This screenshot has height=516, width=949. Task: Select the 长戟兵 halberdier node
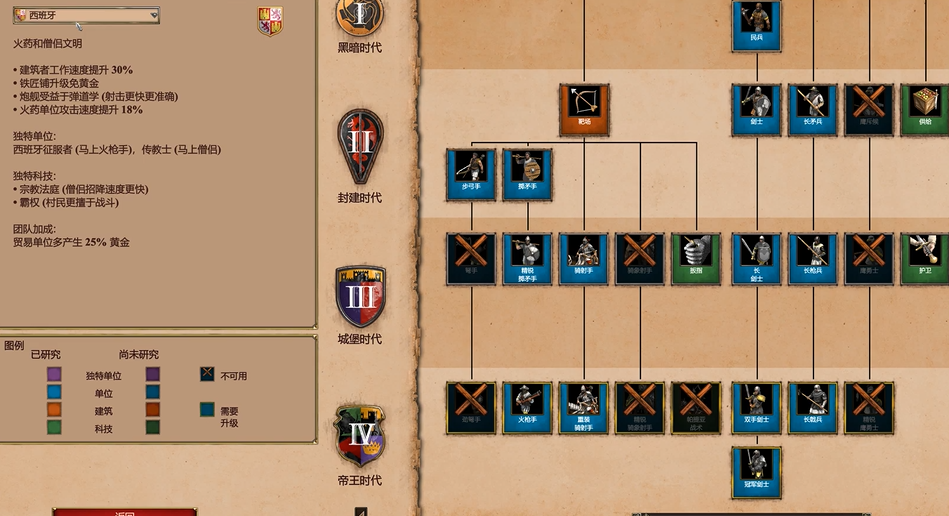click(812, 407)
